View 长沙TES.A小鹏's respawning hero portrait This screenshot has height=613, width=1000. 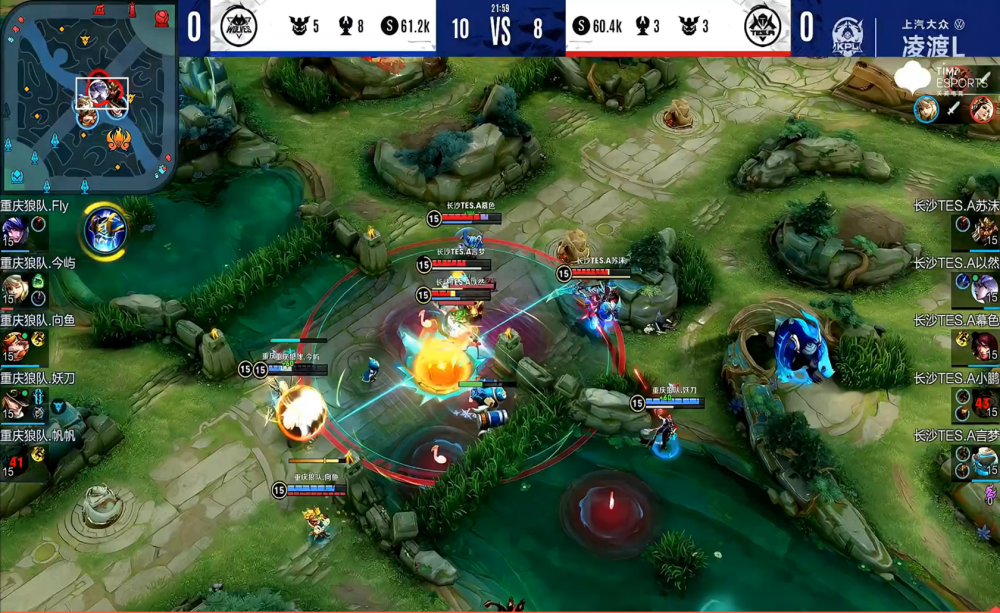(x=985, y=404)
